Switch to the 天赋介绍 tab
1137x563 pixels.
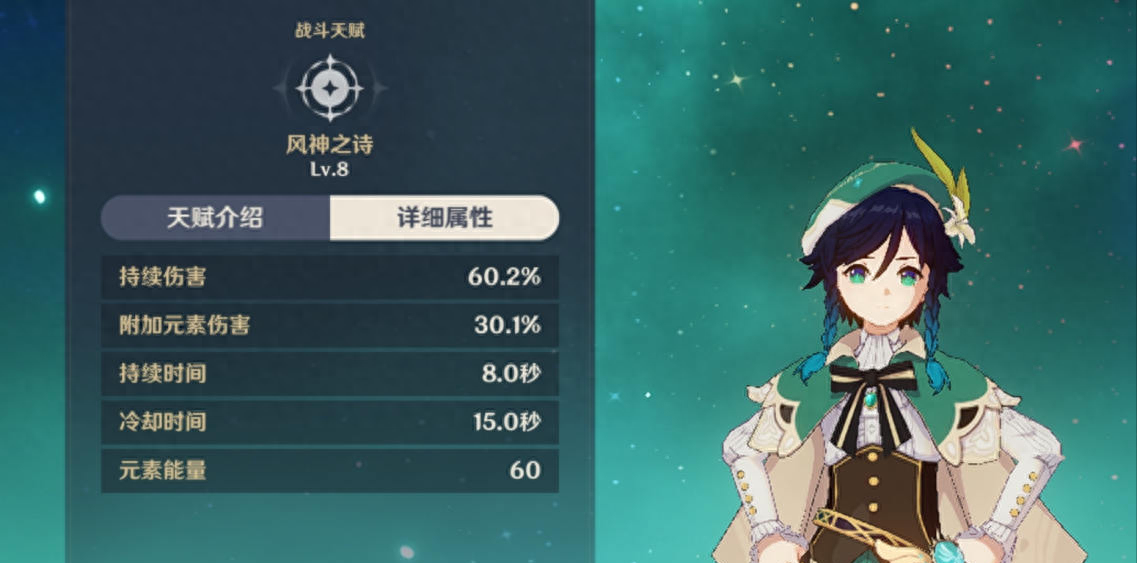215,218
